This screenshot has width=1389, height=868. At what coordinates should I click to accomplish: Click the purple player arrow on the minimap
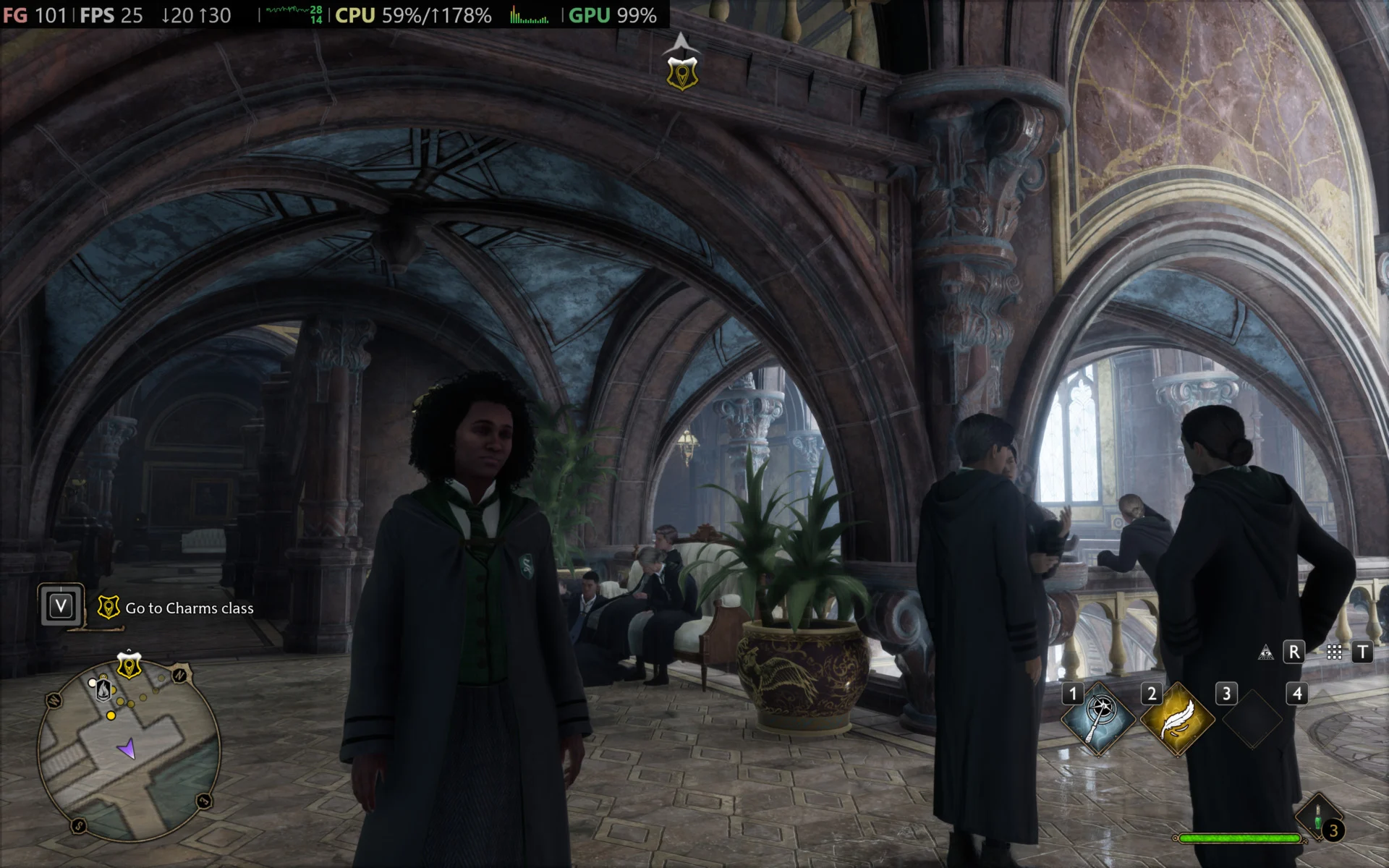coord(127,749)
